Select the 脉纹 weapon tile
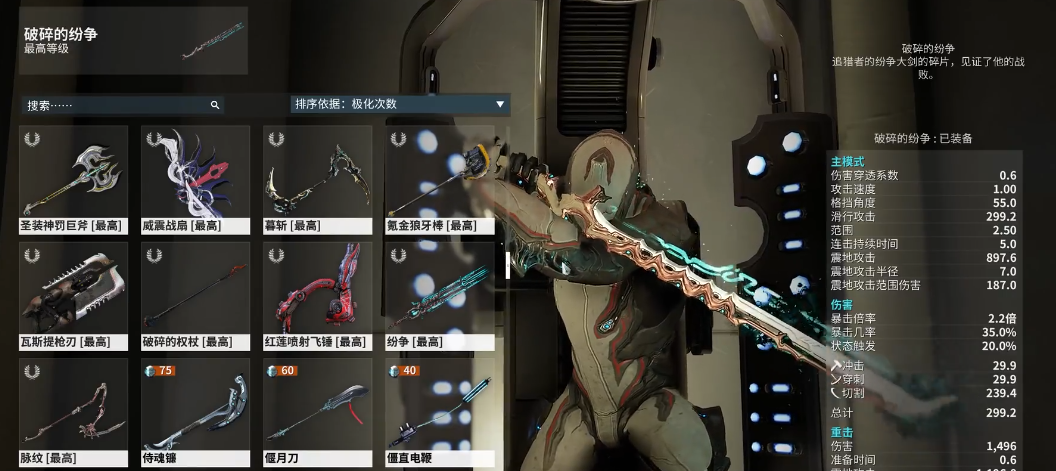The height and width of the screenshot is (471, 1056). coord(74,412)
